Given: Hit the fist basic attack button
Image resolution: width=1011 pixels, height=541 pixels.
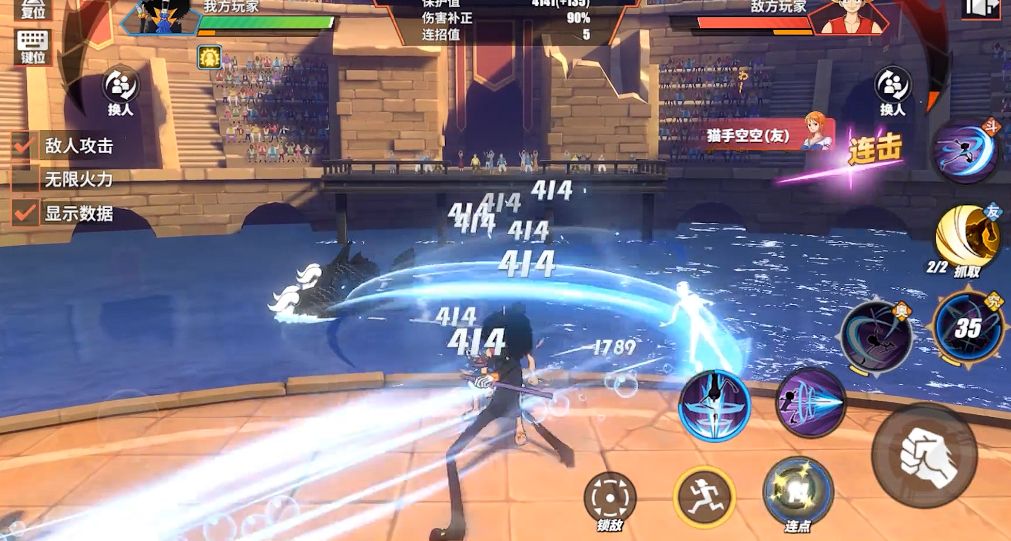Looking at the screenshot, I should pos(923,455).
